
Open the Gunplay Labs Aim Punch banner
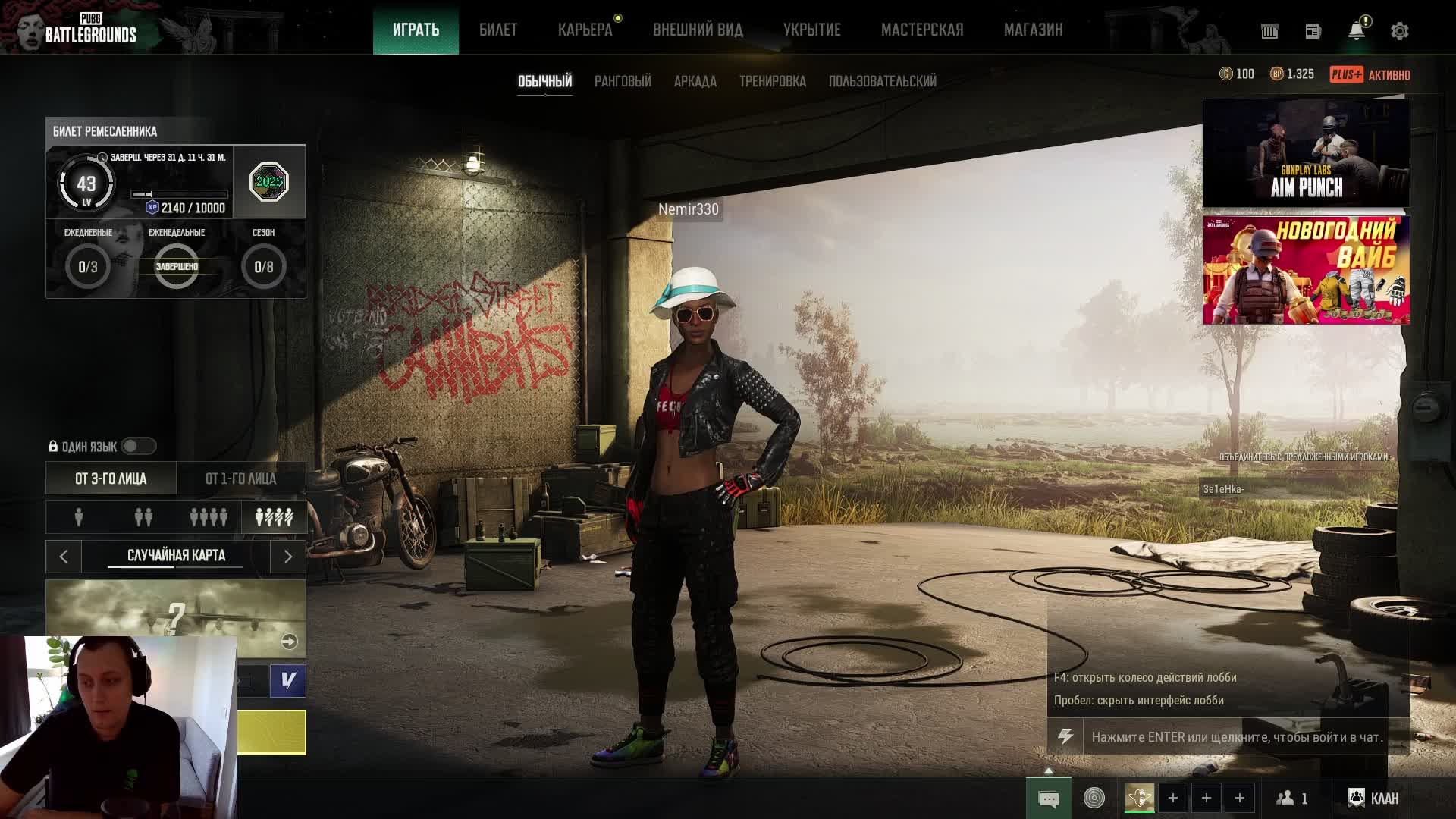[1306, 153]
